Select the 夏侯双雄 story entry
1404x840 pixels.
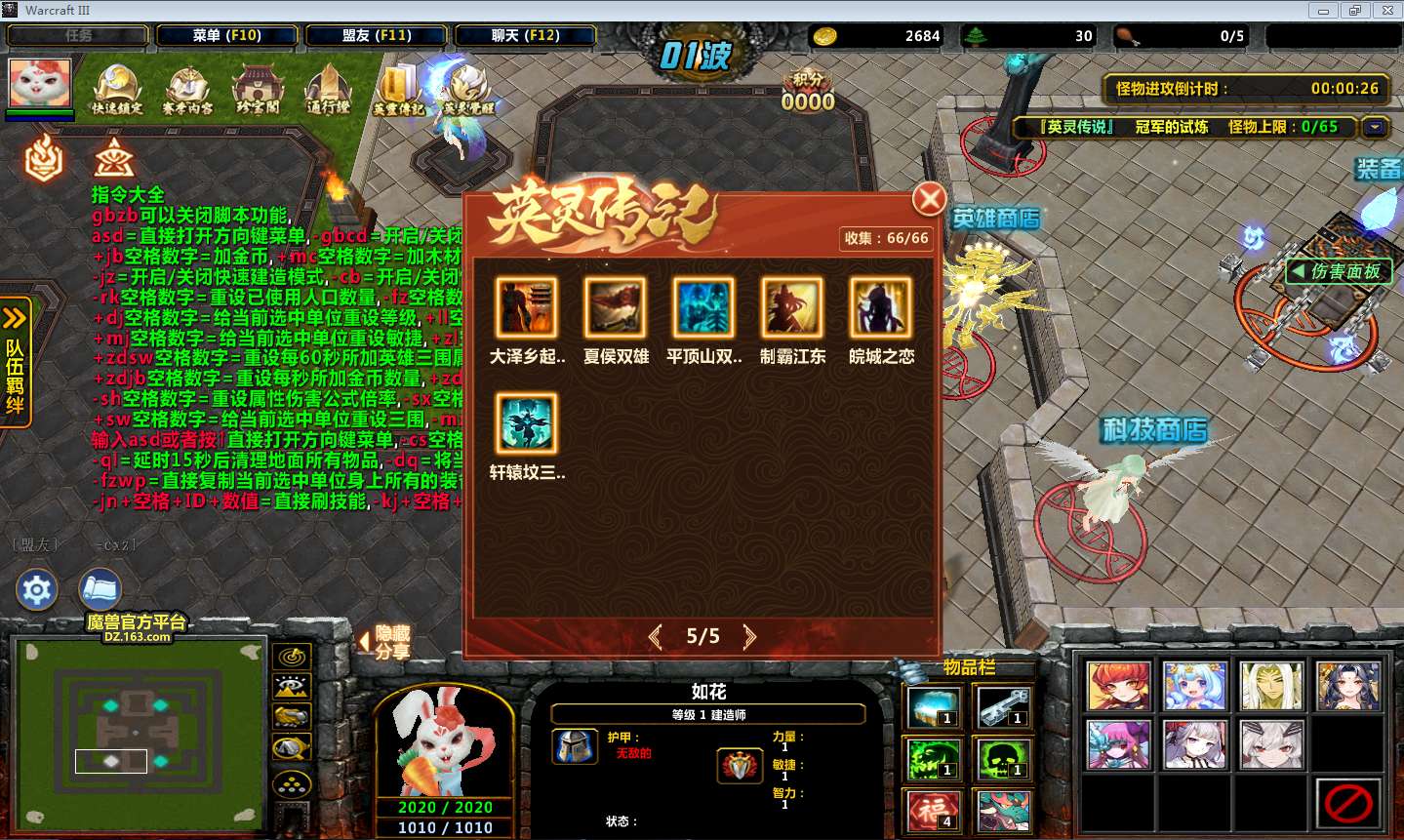pos(616,307)
